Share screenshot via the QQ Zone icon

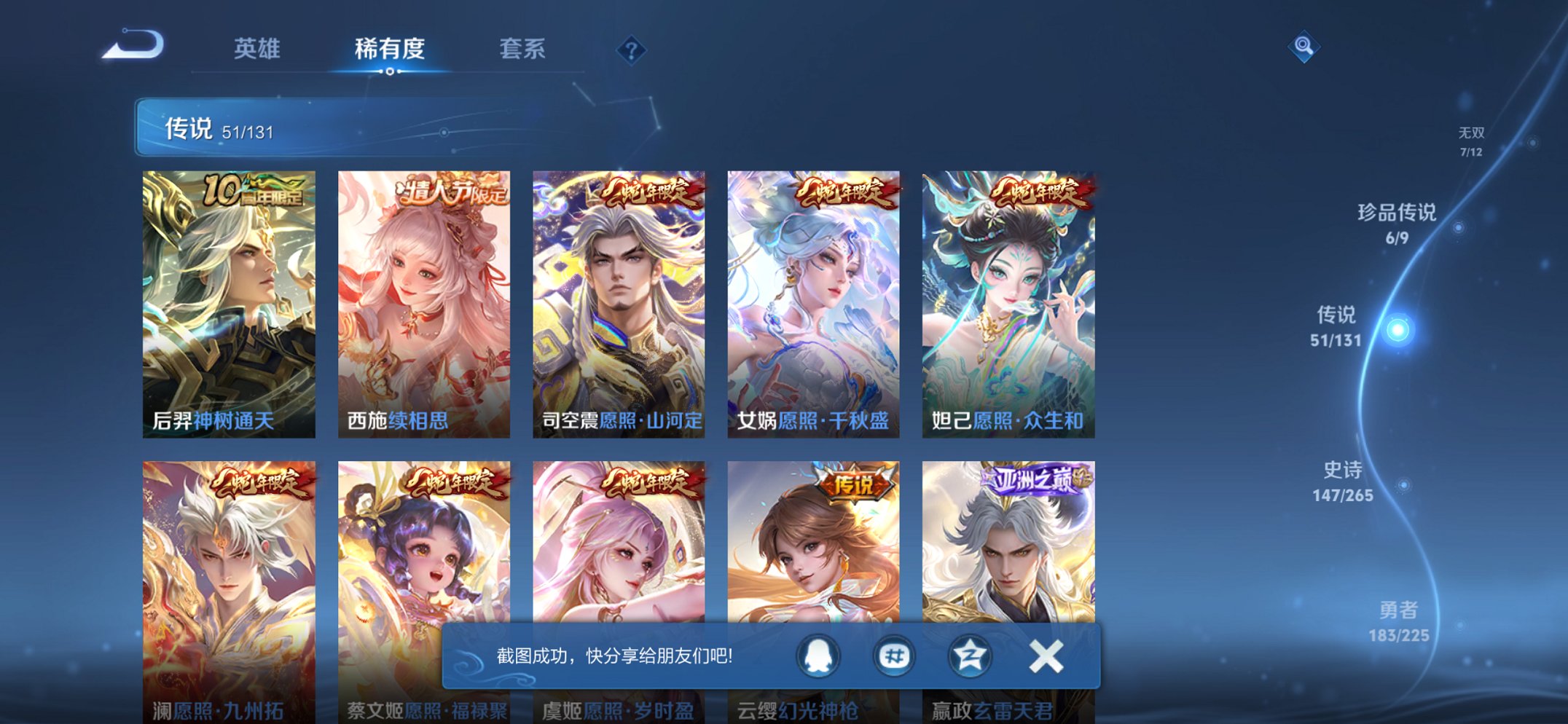972,656
